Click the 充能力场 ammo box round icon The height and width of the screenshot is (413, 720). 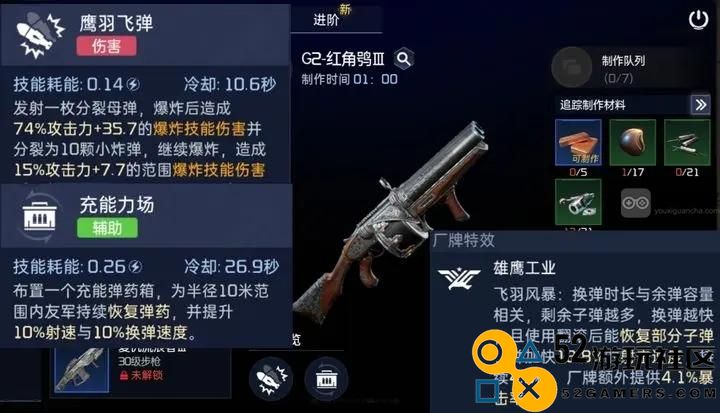pyautogui.click(x=324, y=378)
